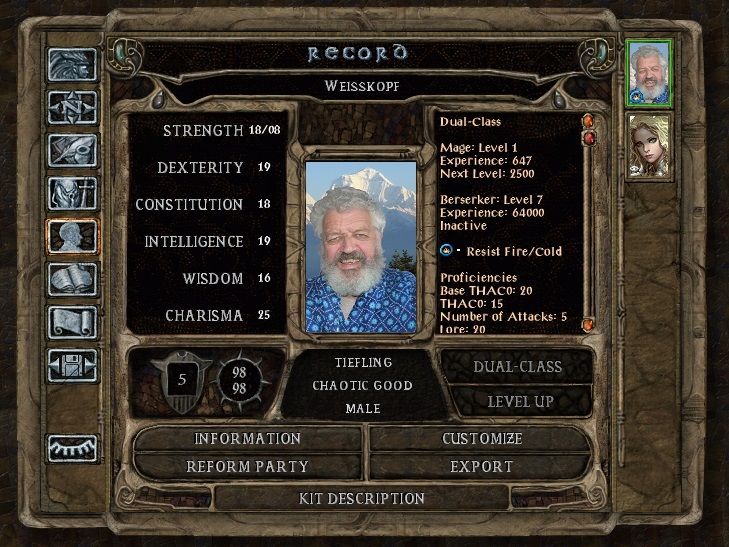Viewport: 729px width, 547px height.
Task: Open the area map compass icon
Action: [x=73, y=107]
